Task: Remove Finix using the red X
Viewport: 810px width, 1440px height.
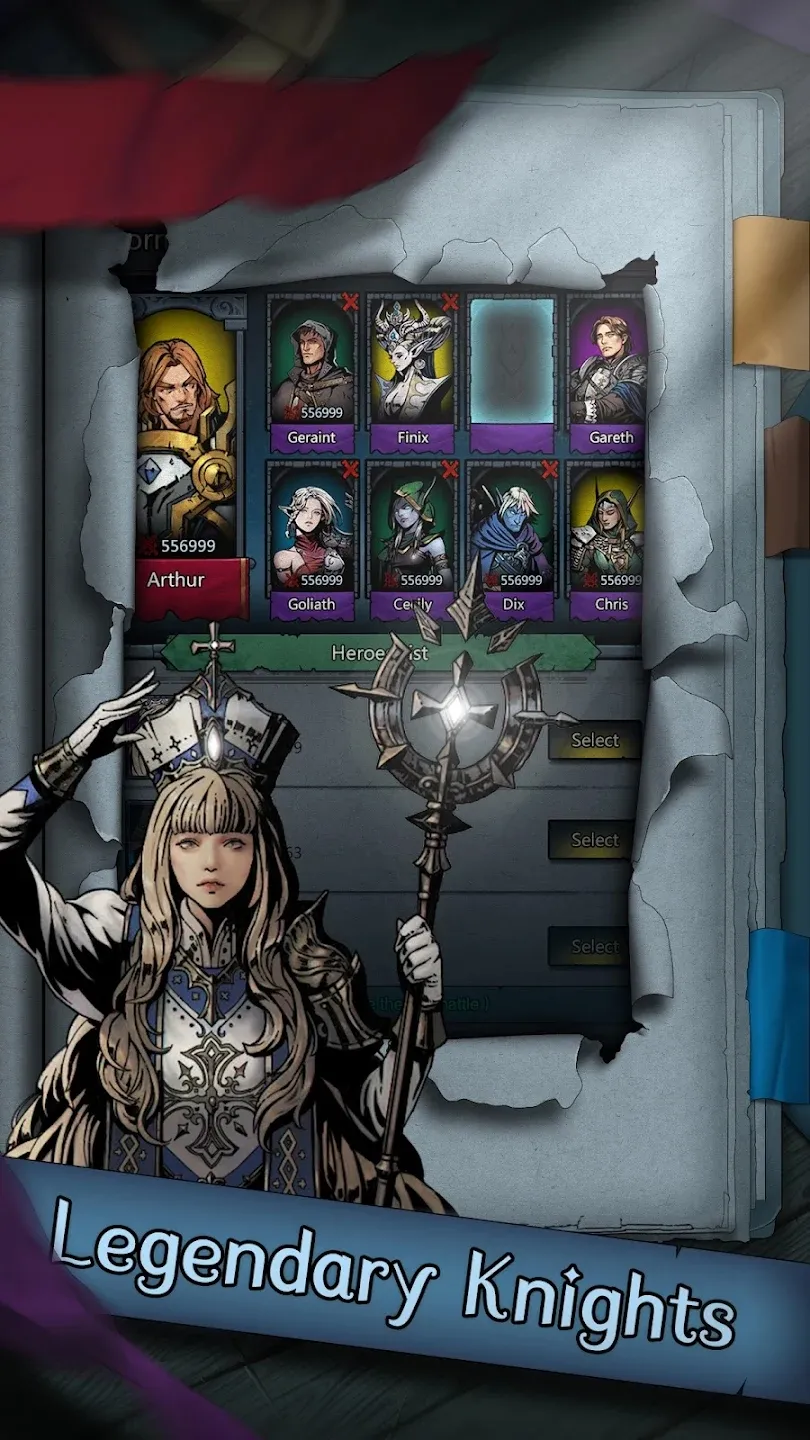Action: [x=450, y=302]
